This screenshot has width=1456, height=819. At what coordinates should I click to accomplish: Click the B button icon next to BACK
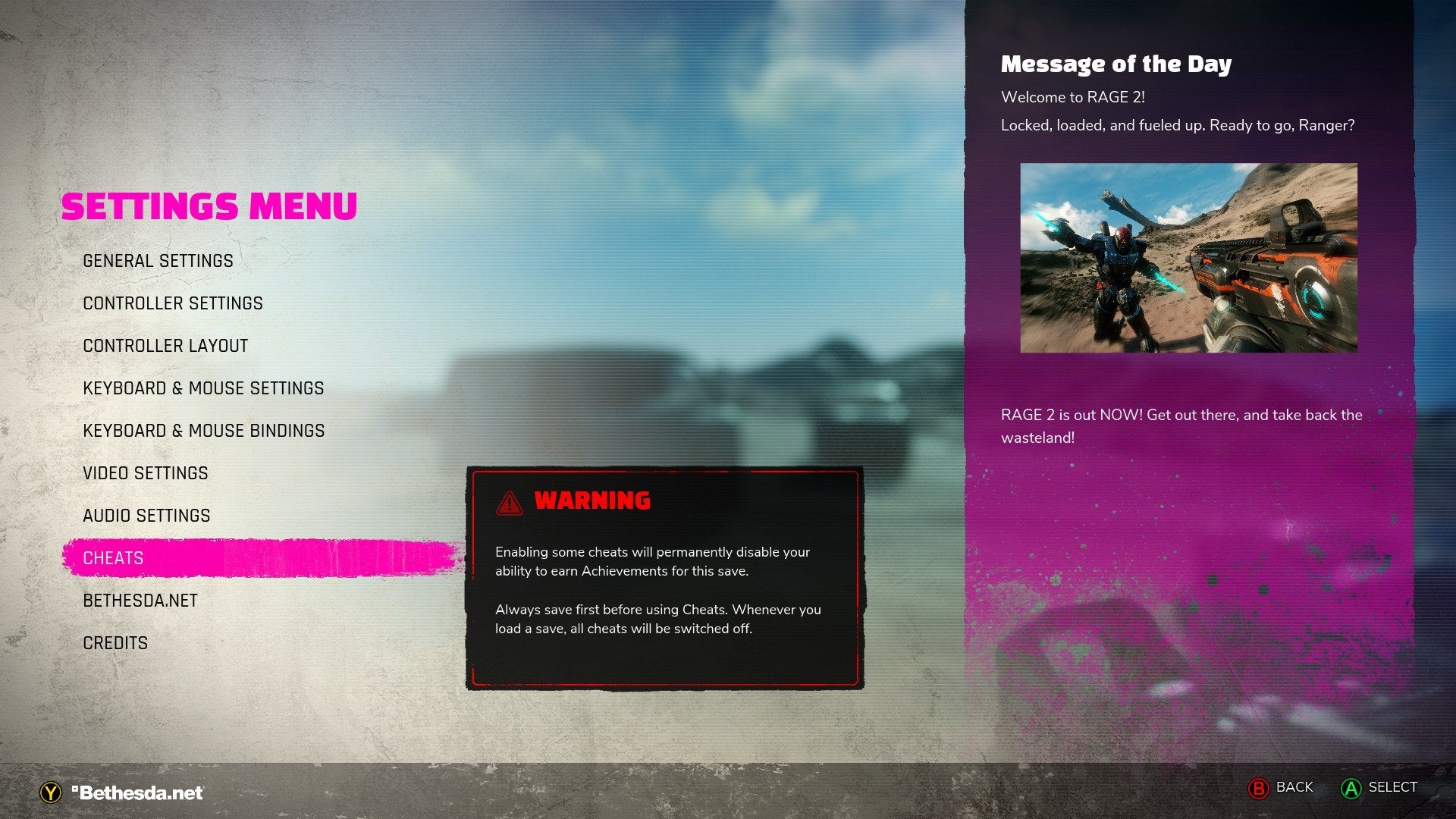pos(1259,787)
